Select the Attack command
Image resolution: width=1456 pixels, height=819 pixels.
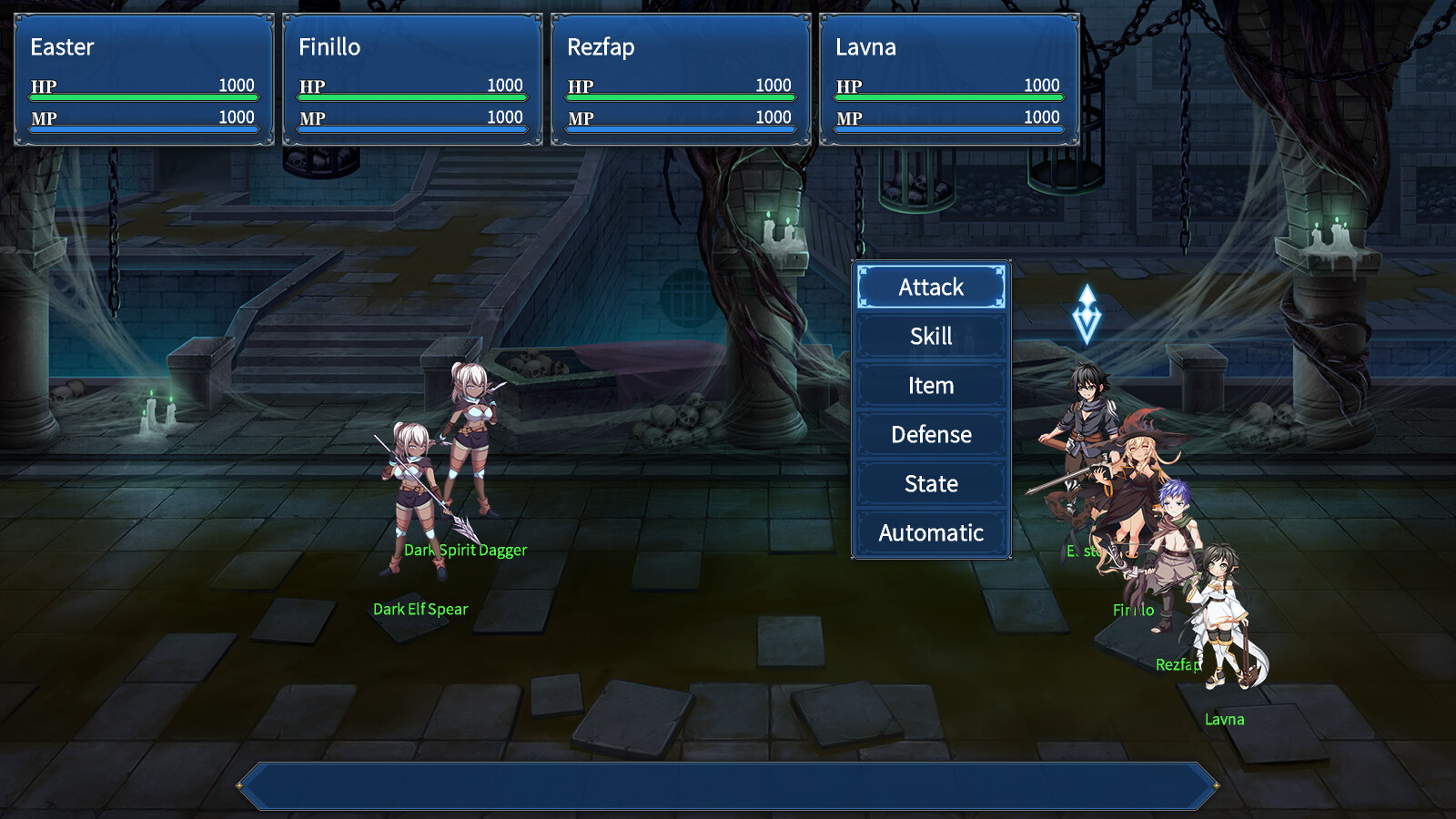point(930,287)
